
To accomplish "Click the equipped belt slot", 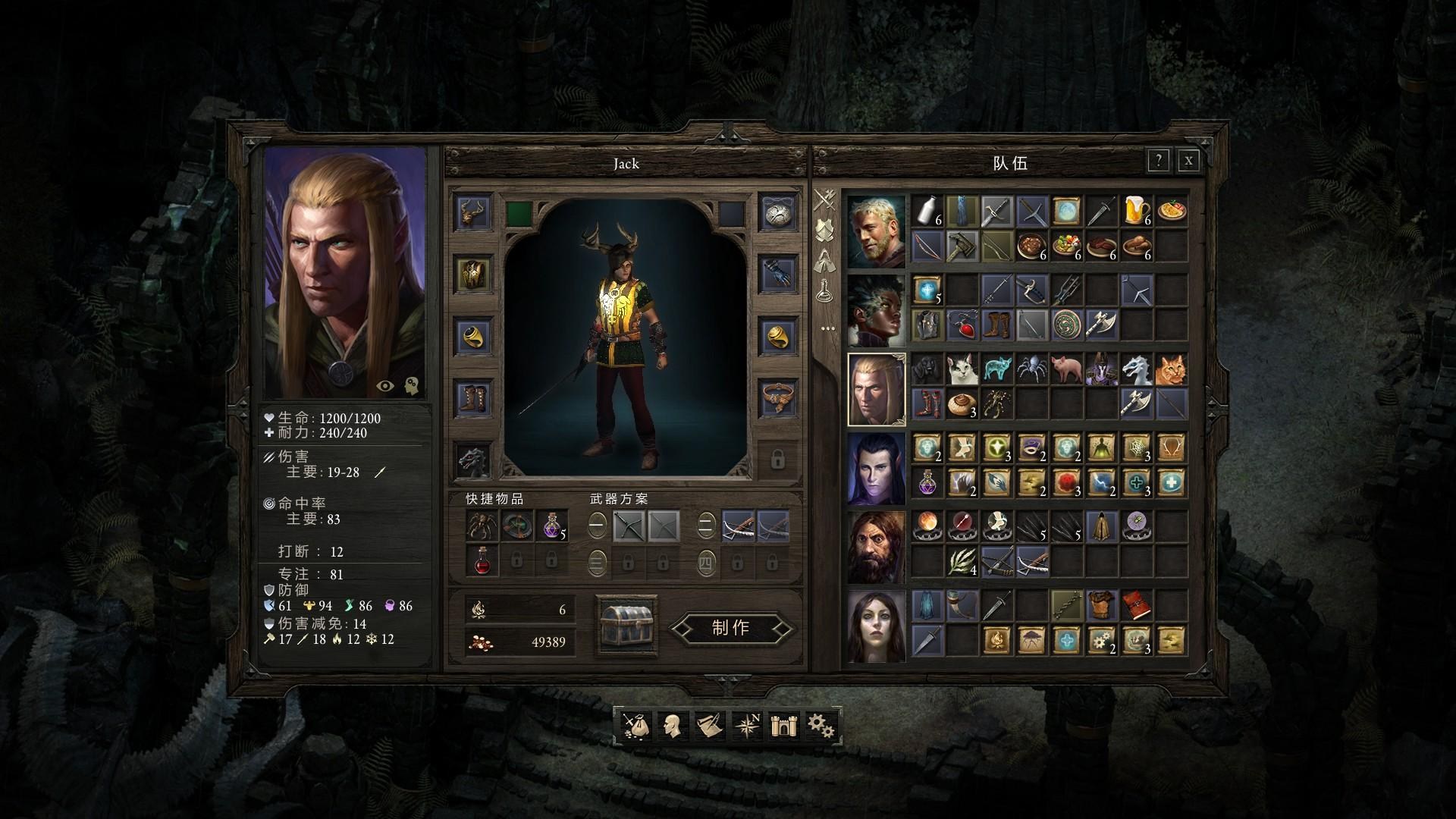I will (778, 398).
